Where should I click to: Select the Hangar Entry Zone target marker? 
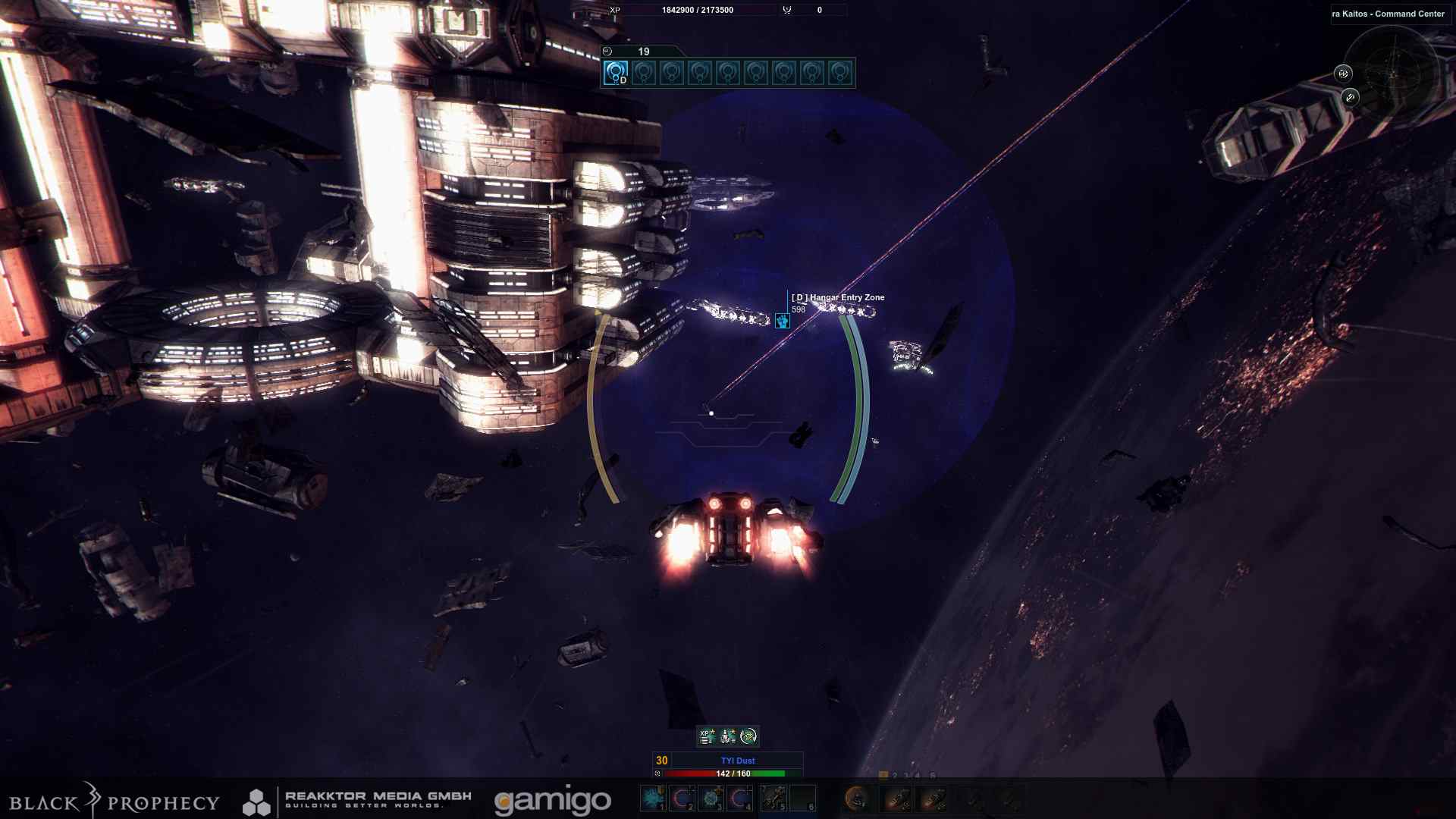pyautogui.click(x=783, y=321)
